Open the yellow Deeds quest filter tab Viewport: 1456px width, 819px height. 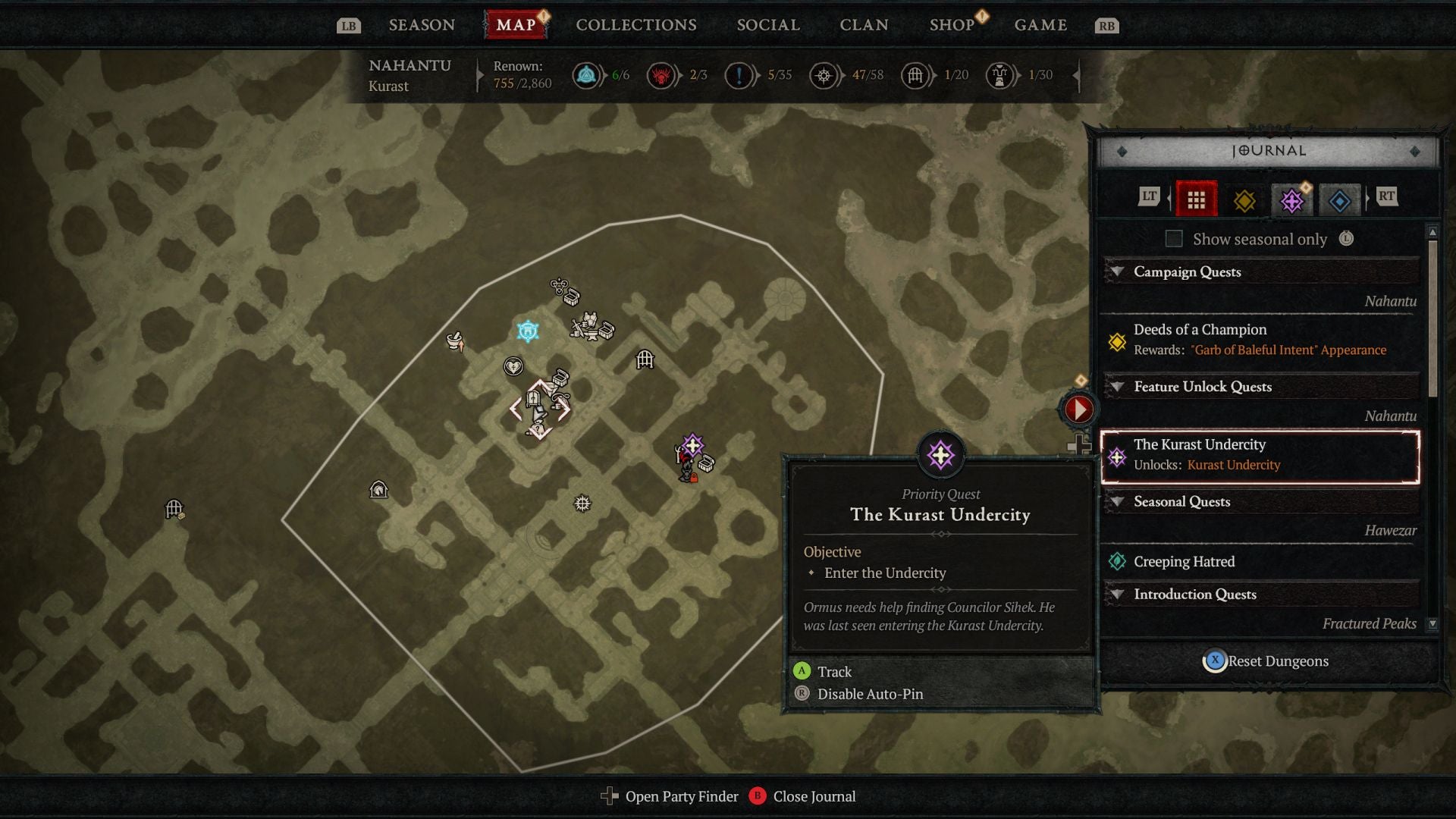click(1246, 199)
